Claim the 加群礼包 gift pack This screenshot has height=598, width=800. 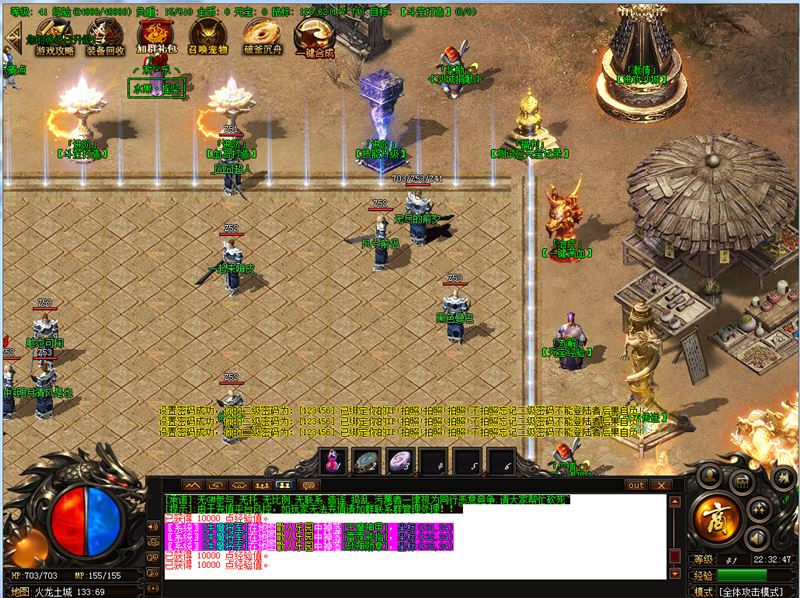pyautogui.click(x=157, y=36)
